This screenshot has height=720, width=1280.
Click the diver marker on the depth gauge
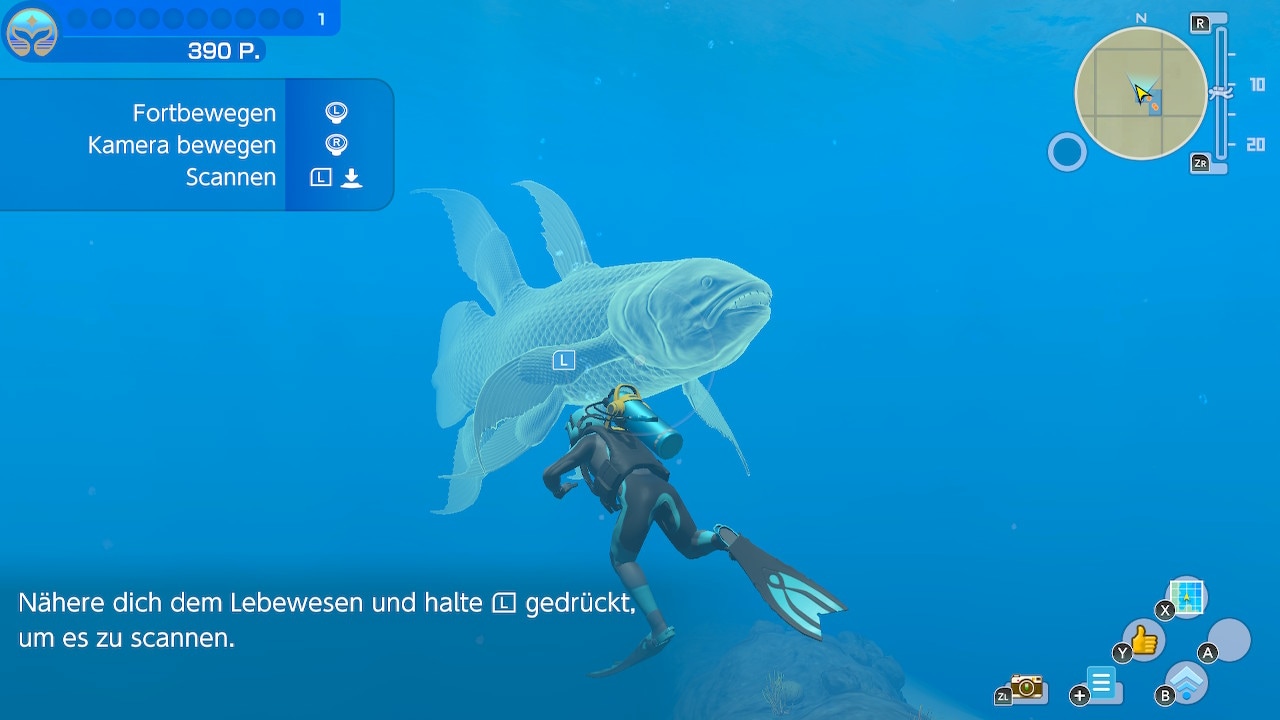1221,92
